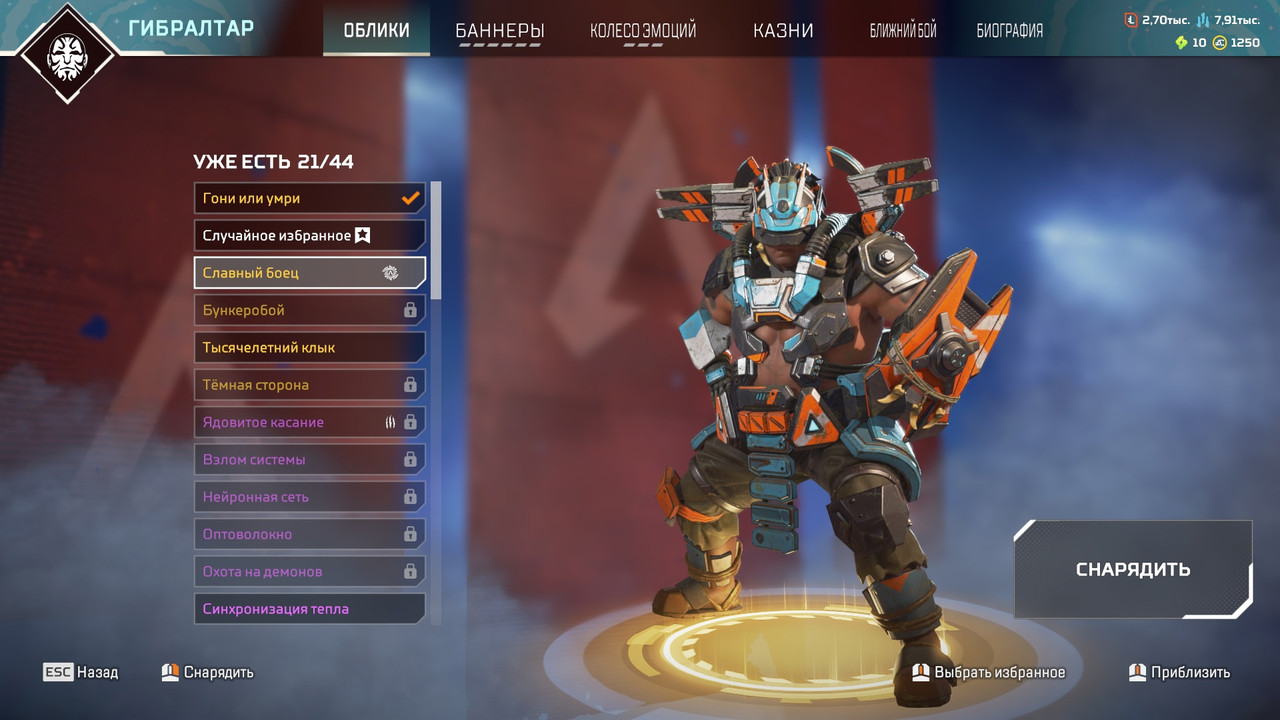Pick the Взлом системы skin
The image size is (1280, 720).
[309, 460]
